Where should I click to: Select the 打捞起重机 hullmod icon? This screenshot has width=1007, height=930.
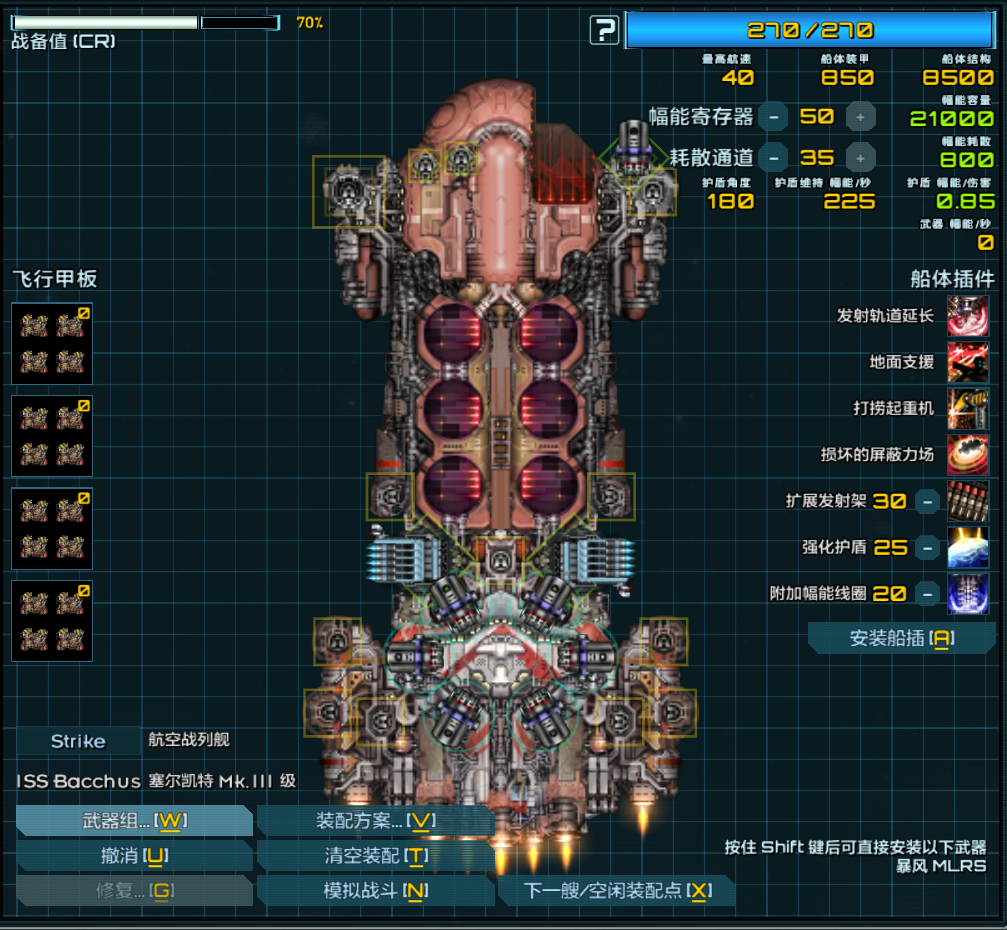point(968,408)
